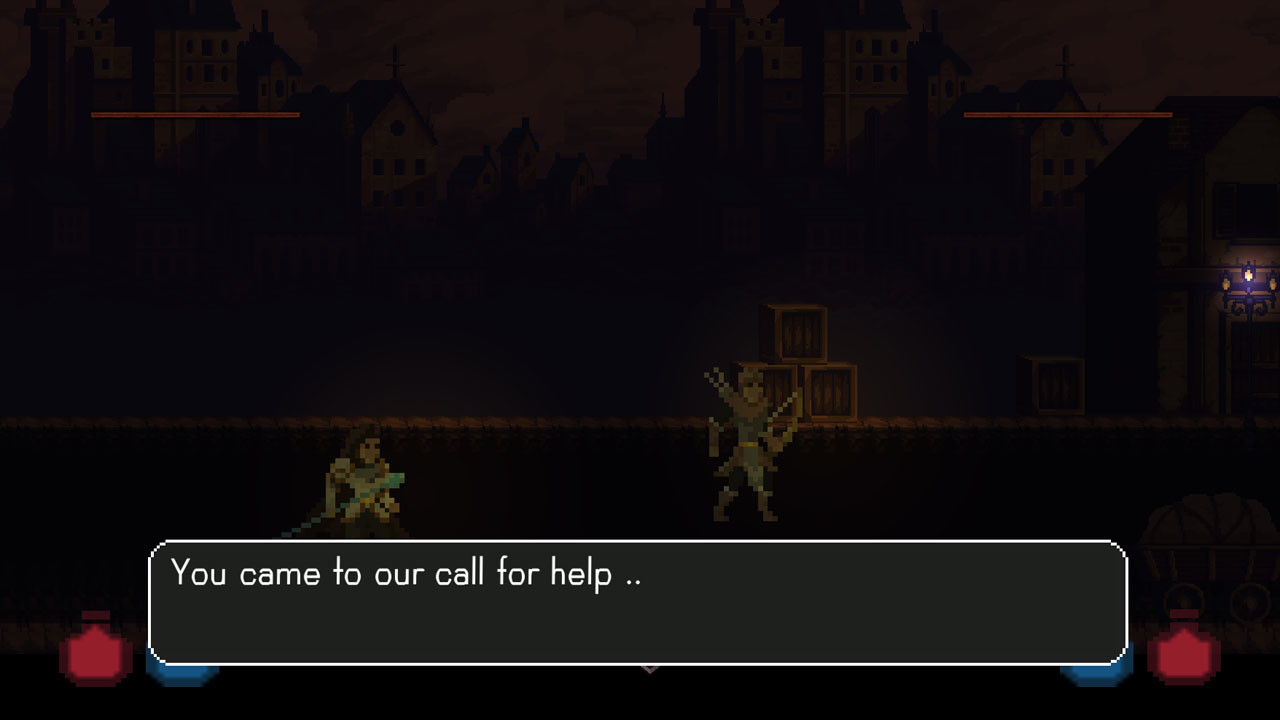Click the red health potion icon bottom-right
This screenshot has width=1280, height=720.
[x=1185, y=655]
